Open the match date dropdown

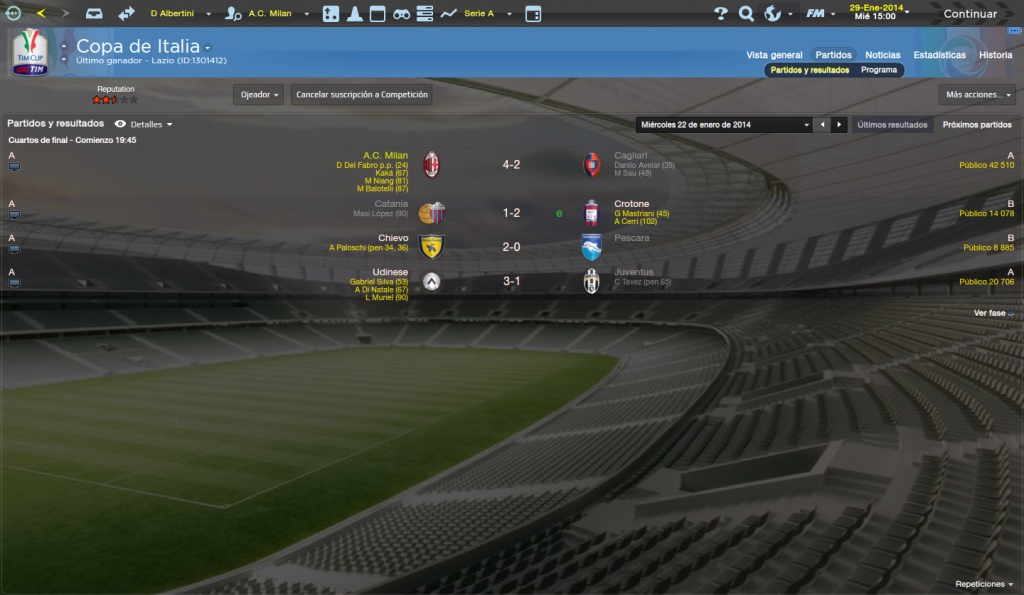[x=724, y=125]
